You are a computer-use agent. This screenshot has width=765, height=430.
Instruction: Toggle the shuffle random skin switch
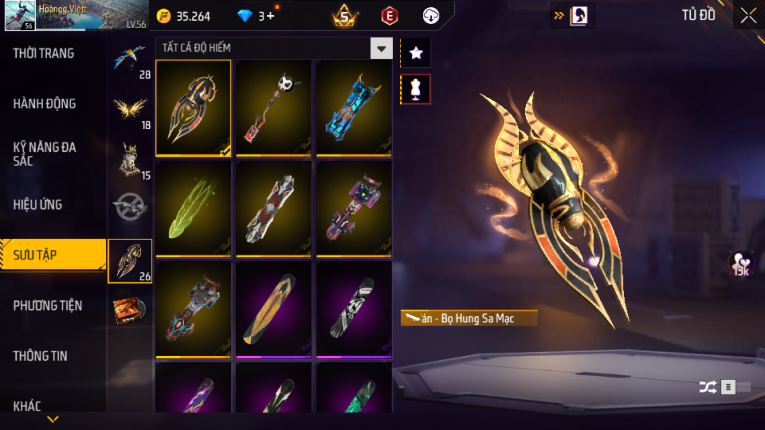(718, 387)
